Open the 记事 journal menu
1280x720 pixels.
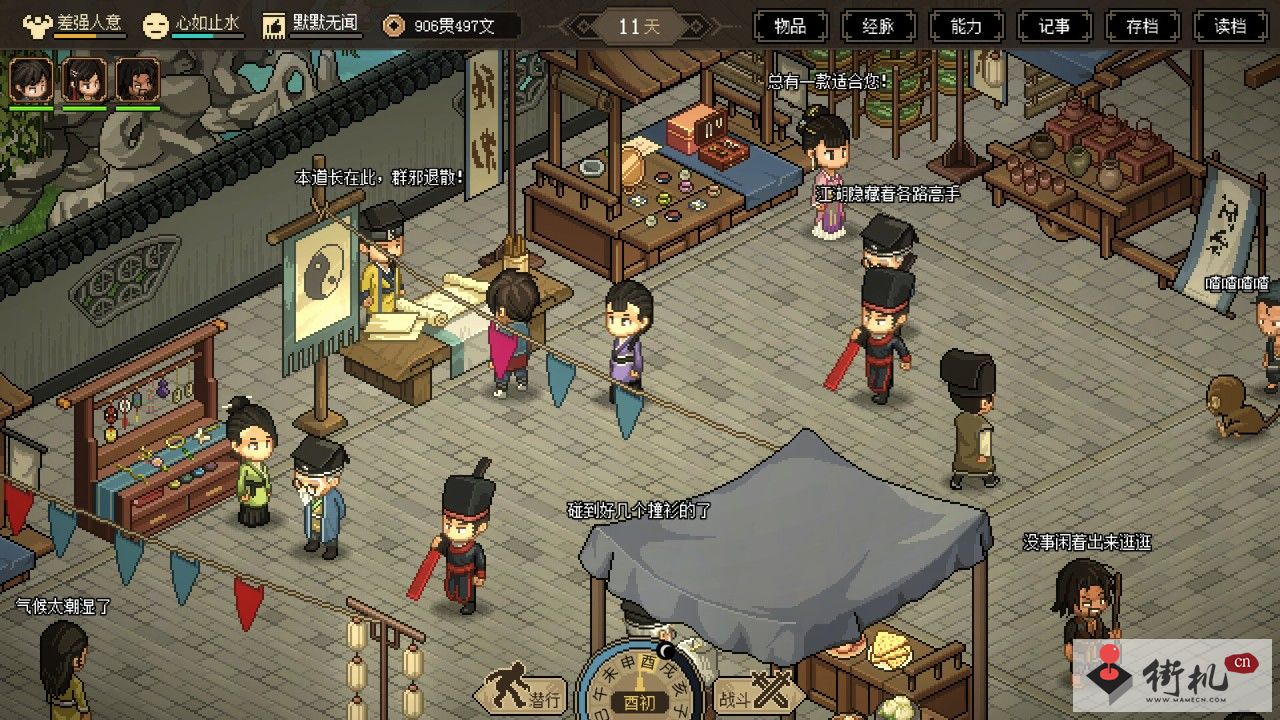point(1054,26)
